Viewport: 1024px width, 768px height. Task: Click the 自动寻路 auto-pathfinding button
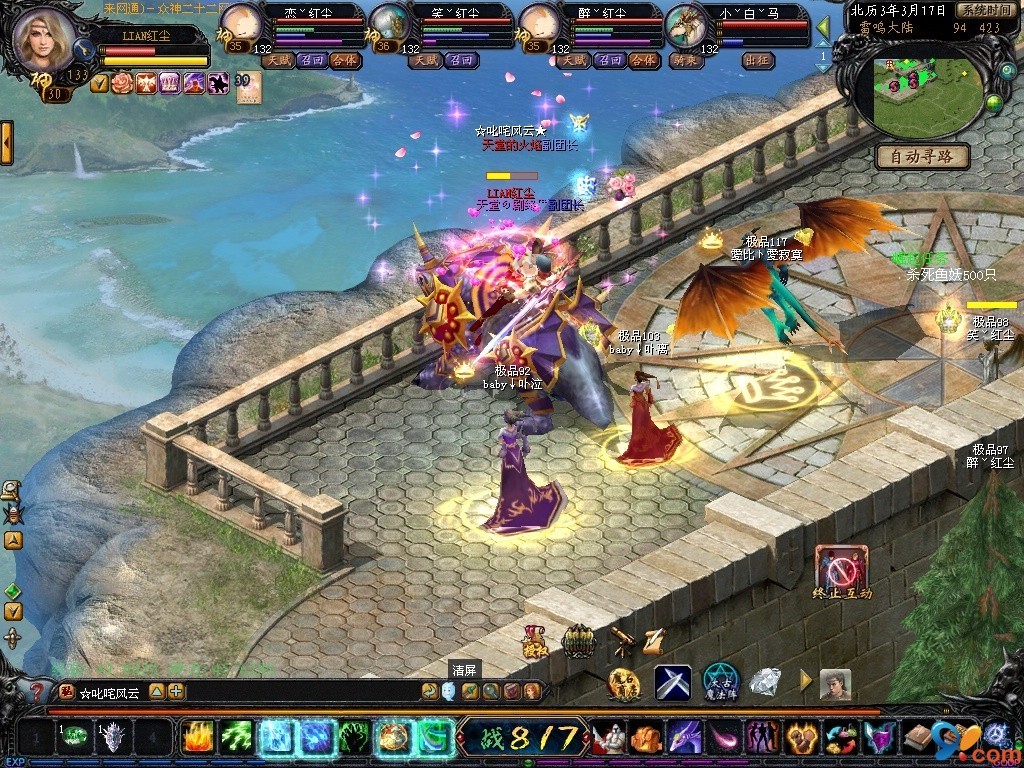pyautogui.click(x=922, y=156)
